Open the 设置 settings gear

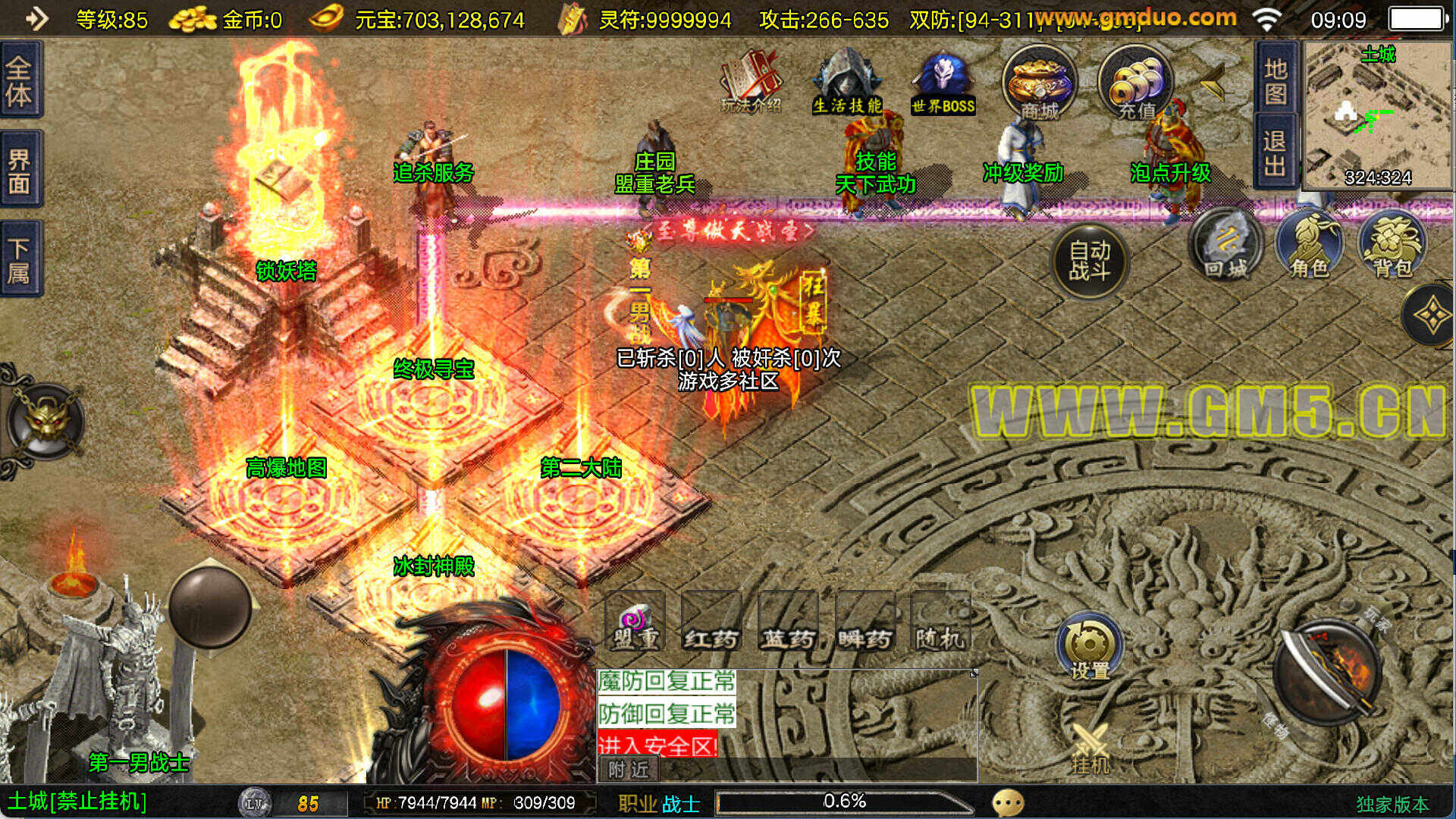[x=1090, y=648]
